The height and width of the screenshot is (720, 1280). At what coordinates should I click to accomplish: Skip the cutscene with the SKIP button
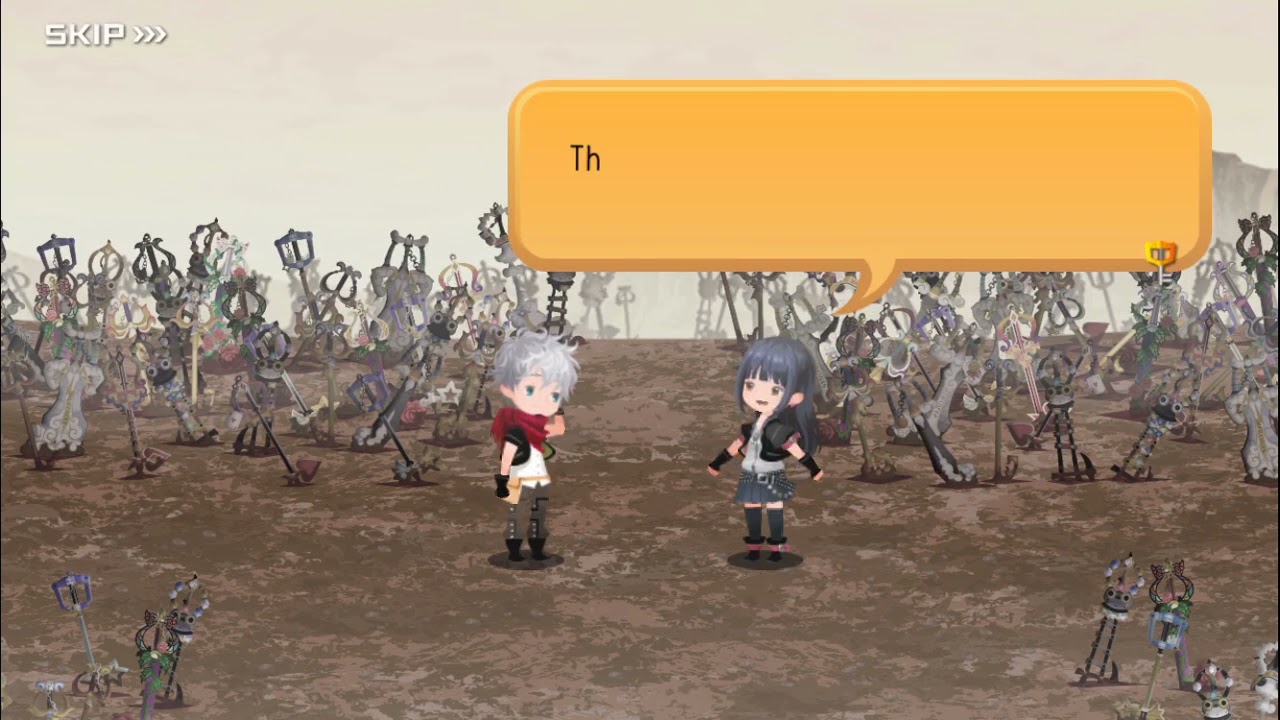click(105, 36)
